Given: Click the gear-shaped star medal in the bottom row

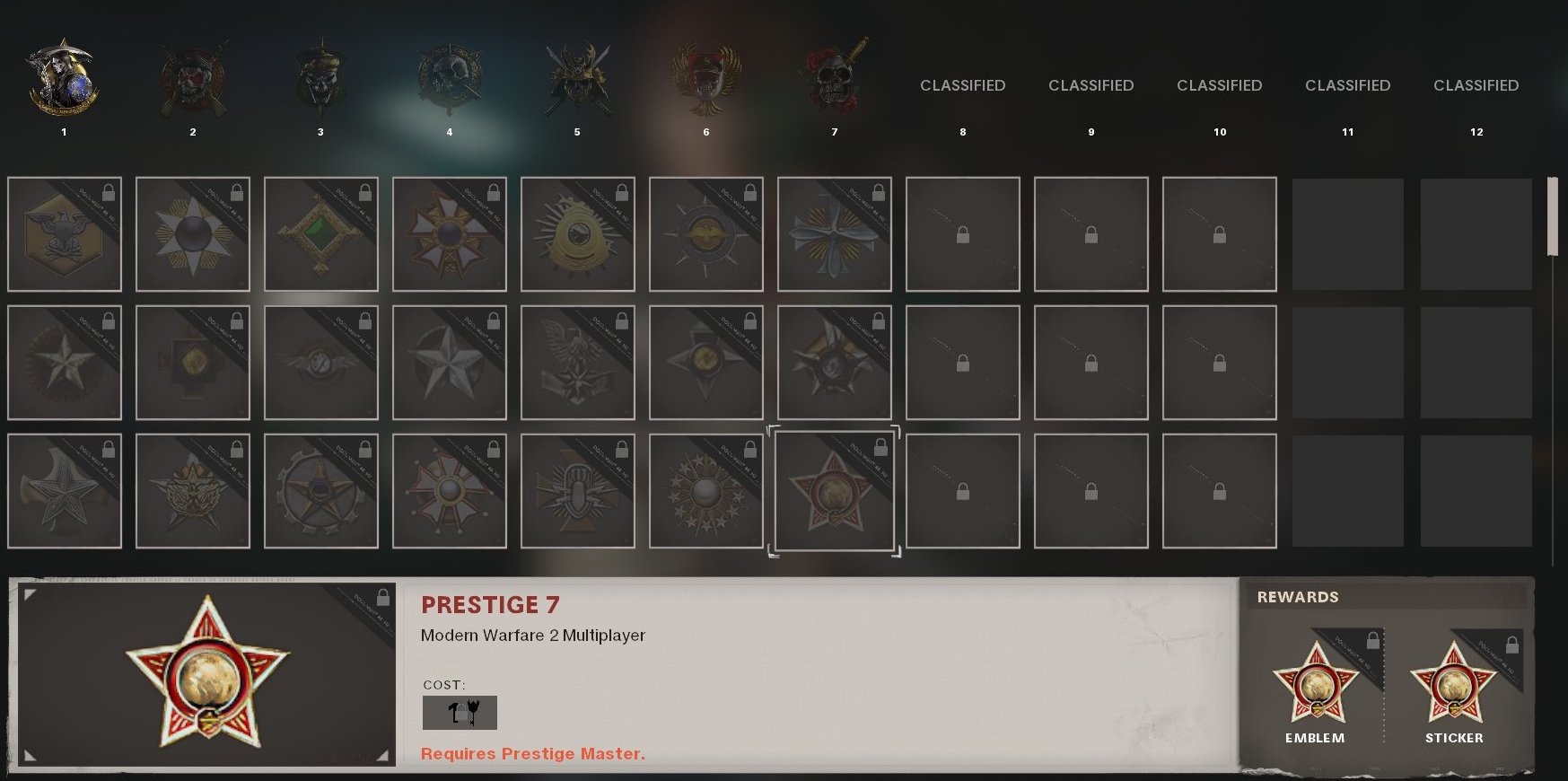Looking at the screenshot, I should click(x=320, y=491).
